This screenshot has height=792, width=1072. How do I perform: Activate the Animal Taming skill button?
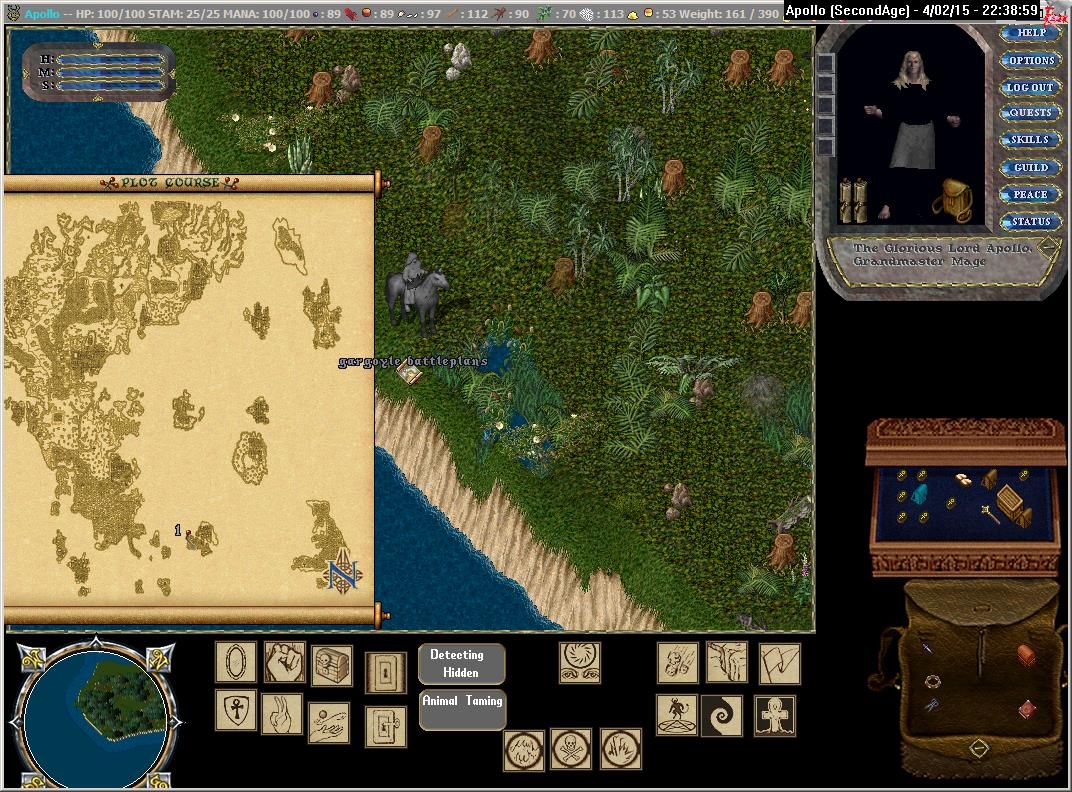pyautogui.click(x=461, y=709)
